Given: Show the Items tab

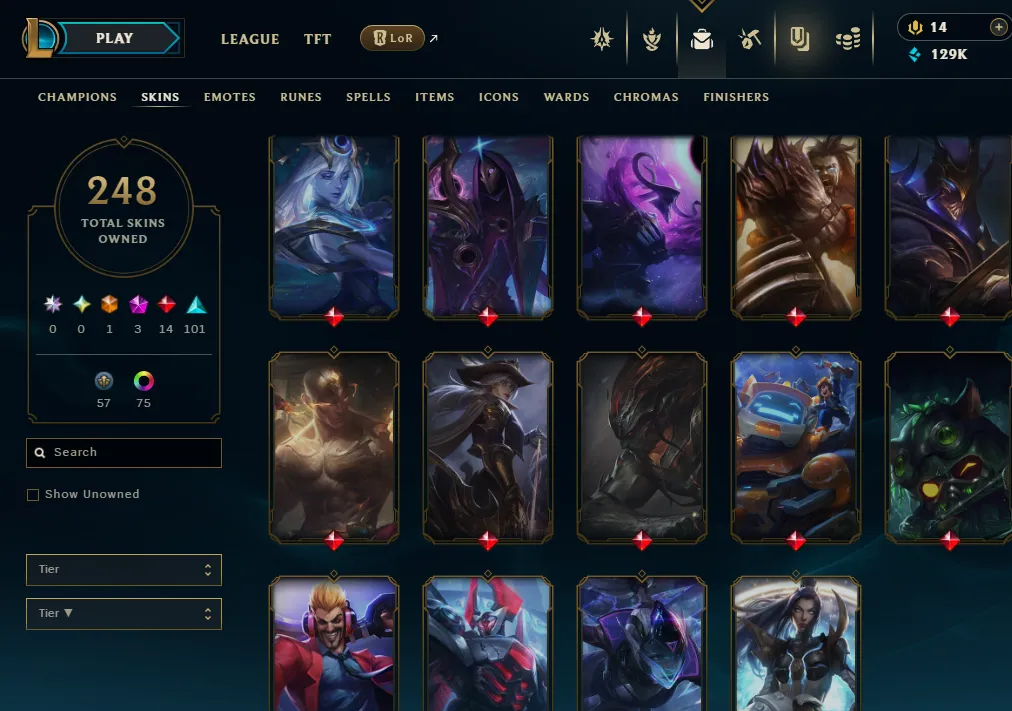Looking at the screenshot, I should (x=435, y=97).
